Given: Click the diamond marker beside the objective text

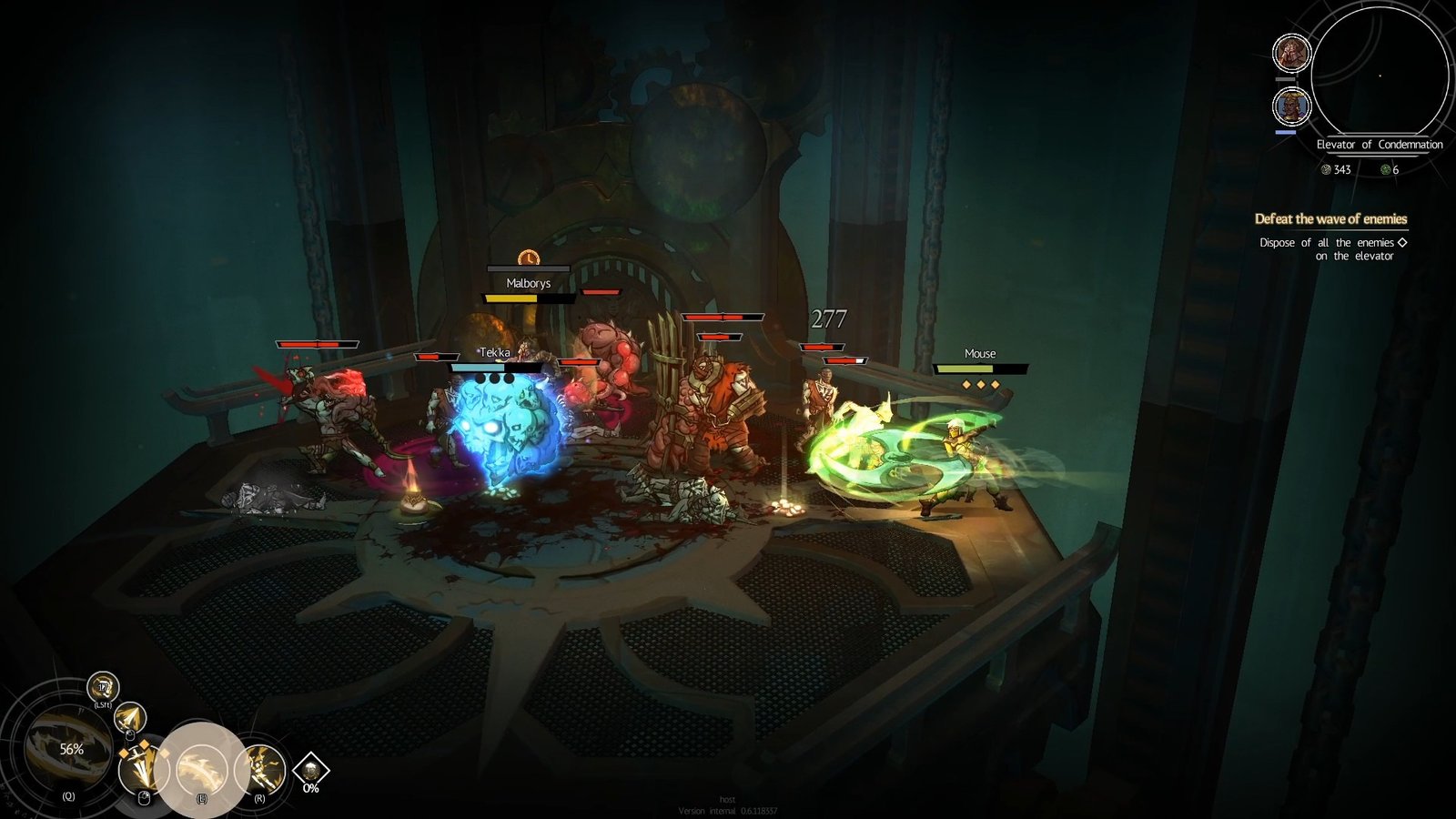Looking at the screenshot, I should tap(1402, 243).
